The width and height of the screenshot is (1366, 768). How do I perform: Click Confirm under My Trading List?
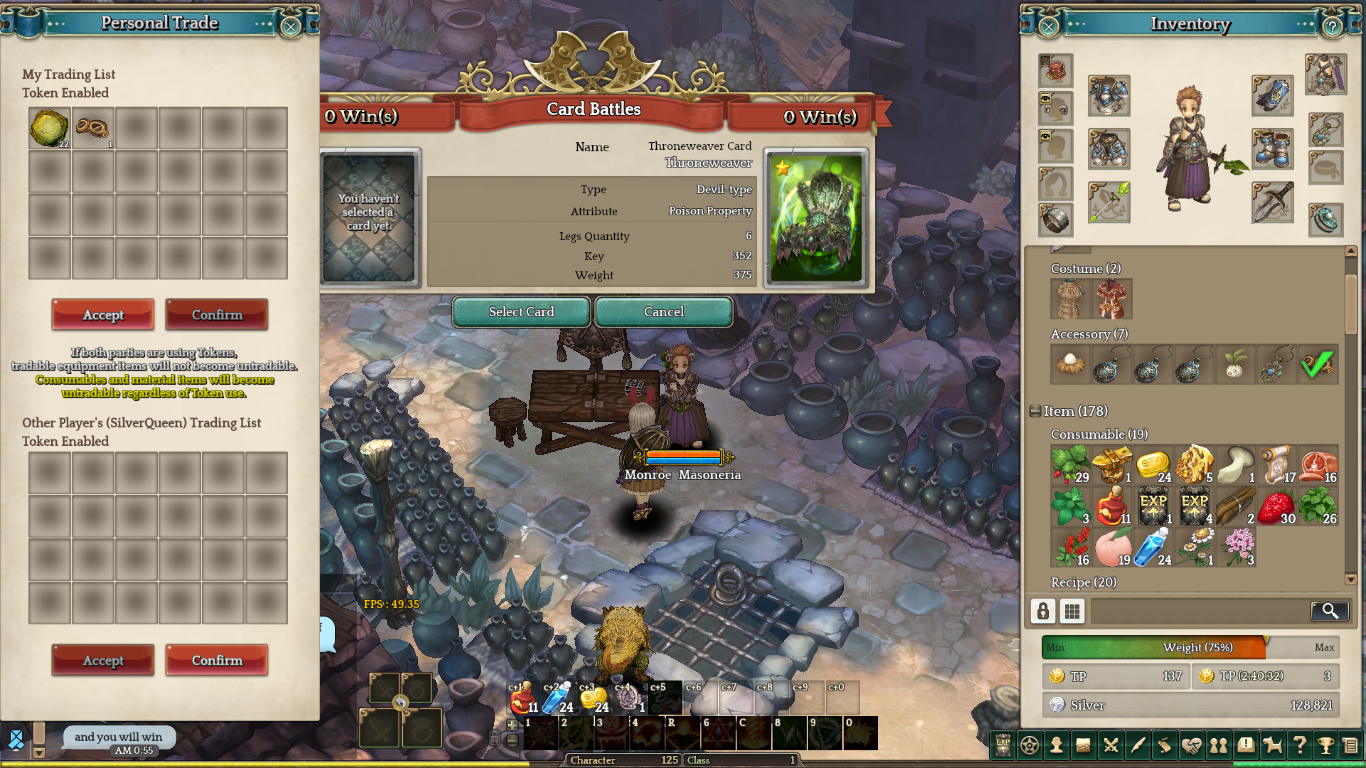point(217,314)
